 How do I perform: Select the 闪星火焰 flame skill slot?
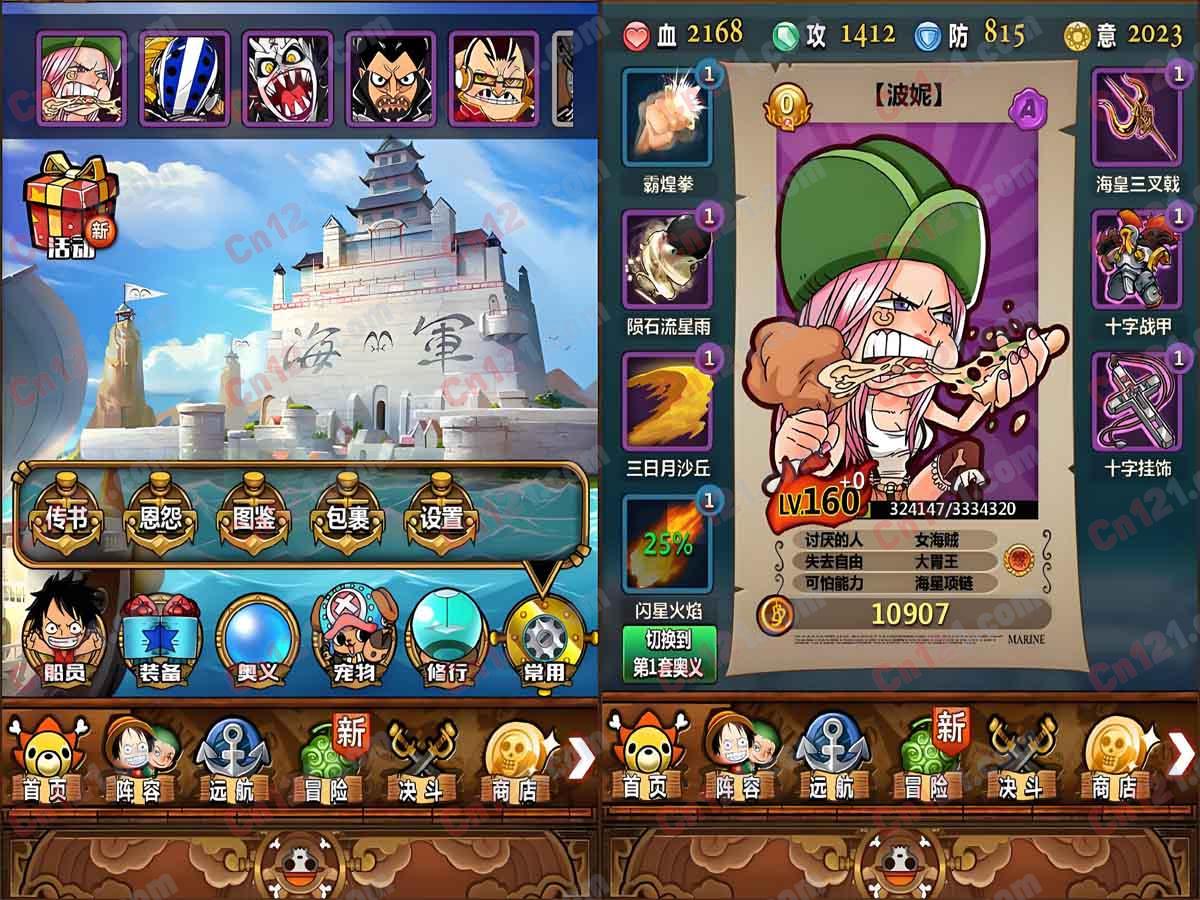coord(667,543)
